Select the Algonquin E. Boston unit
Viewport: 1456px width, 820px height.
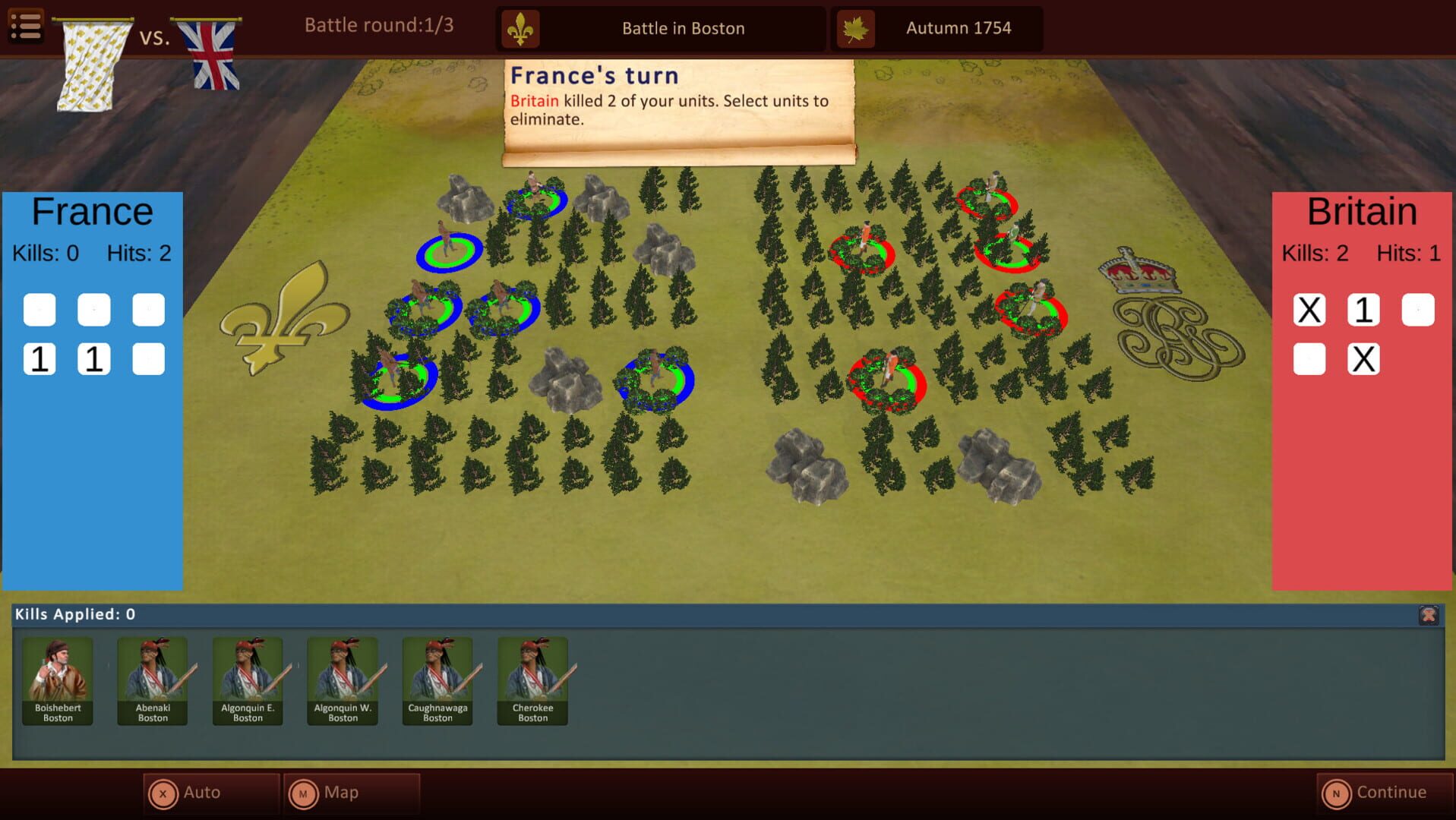click(247, 680)
